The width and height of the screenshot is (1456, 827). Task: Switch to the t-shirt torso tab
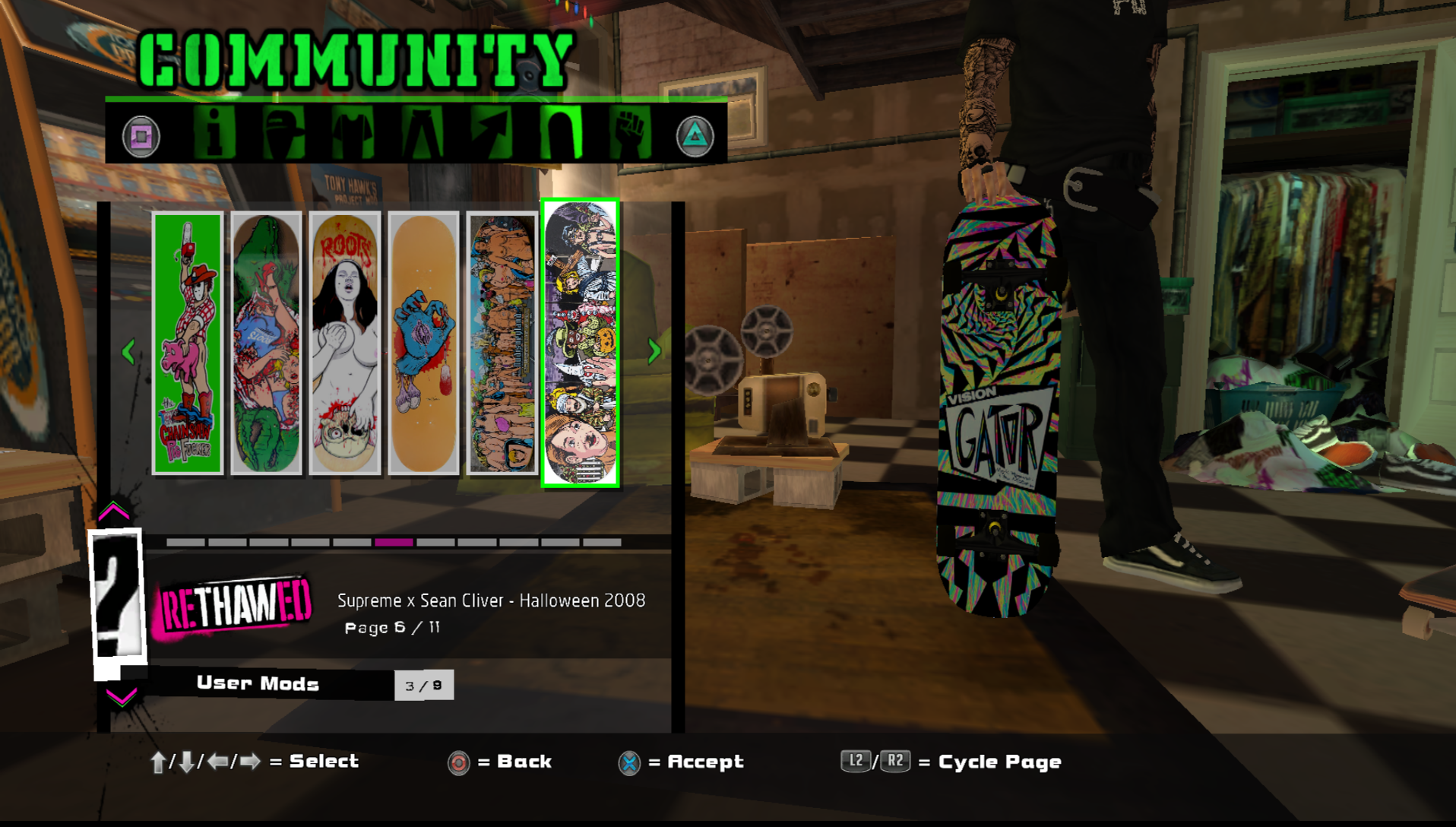point(353,134)
